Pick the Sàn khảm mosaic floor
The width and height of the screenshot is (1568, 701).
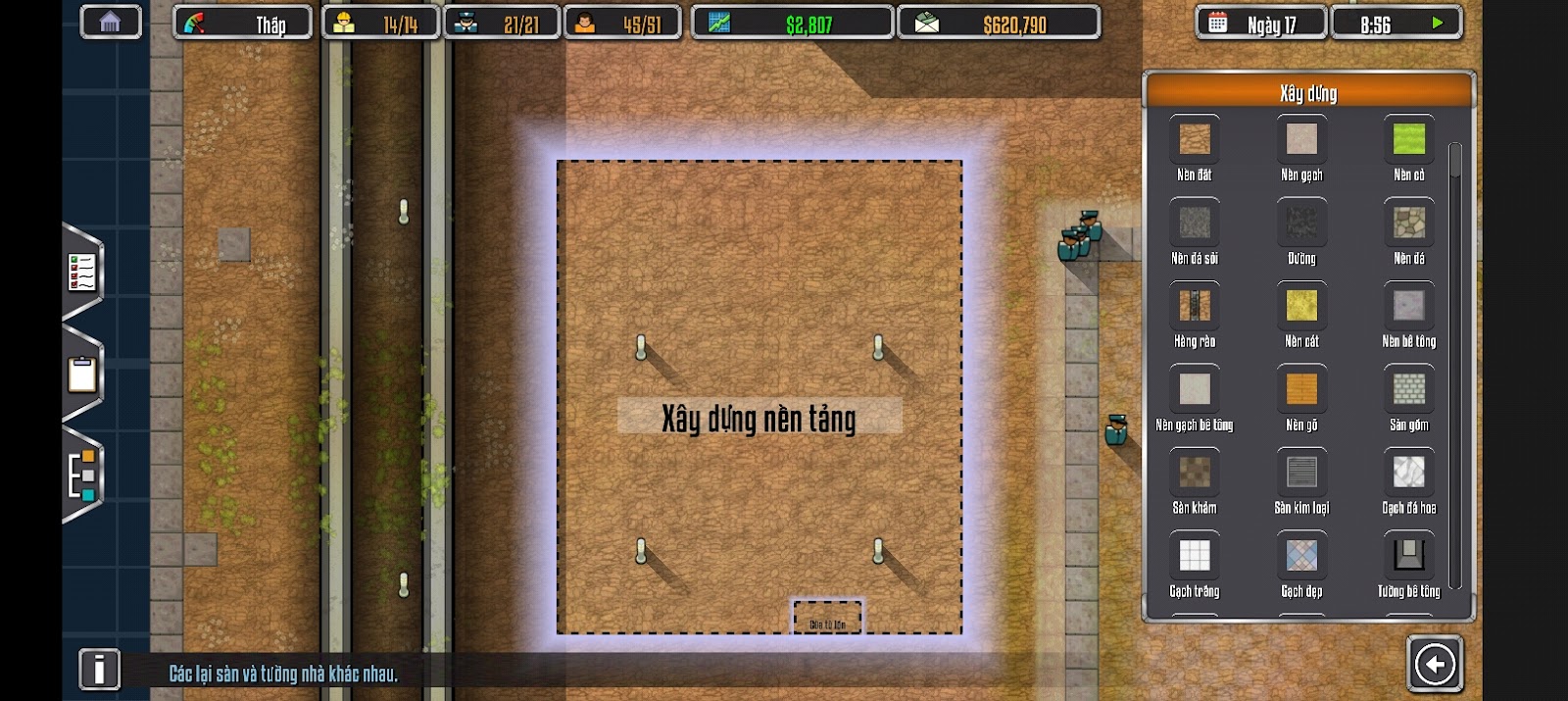1194,473
